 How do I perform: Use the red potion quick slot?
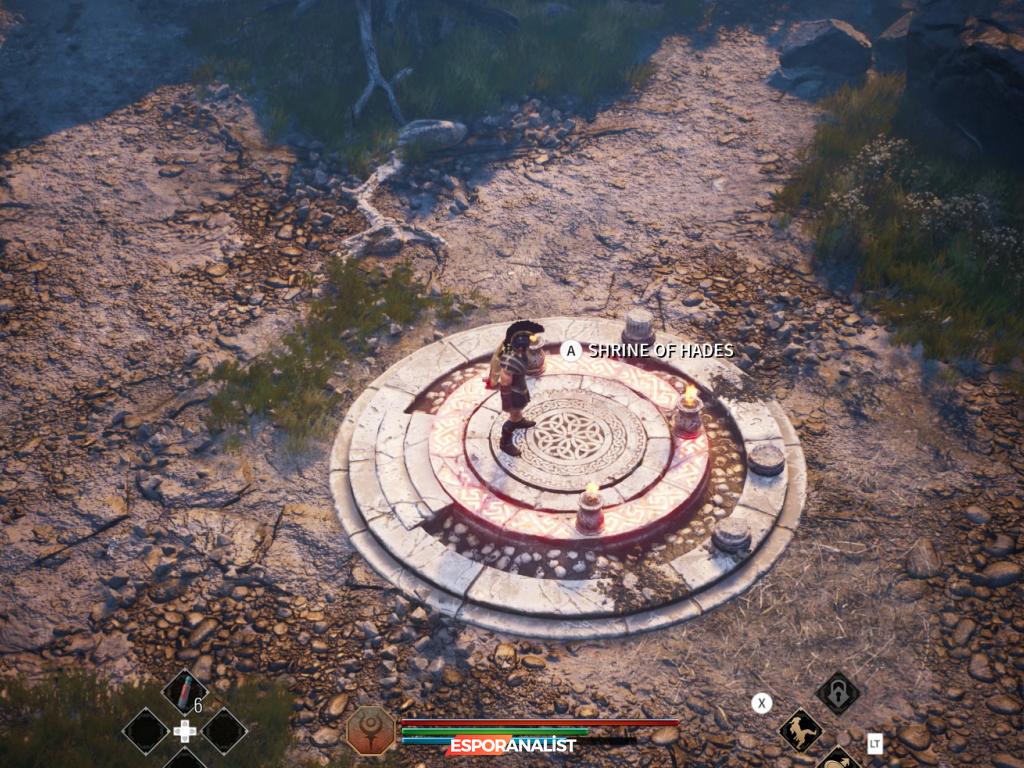tap(184, 692)
